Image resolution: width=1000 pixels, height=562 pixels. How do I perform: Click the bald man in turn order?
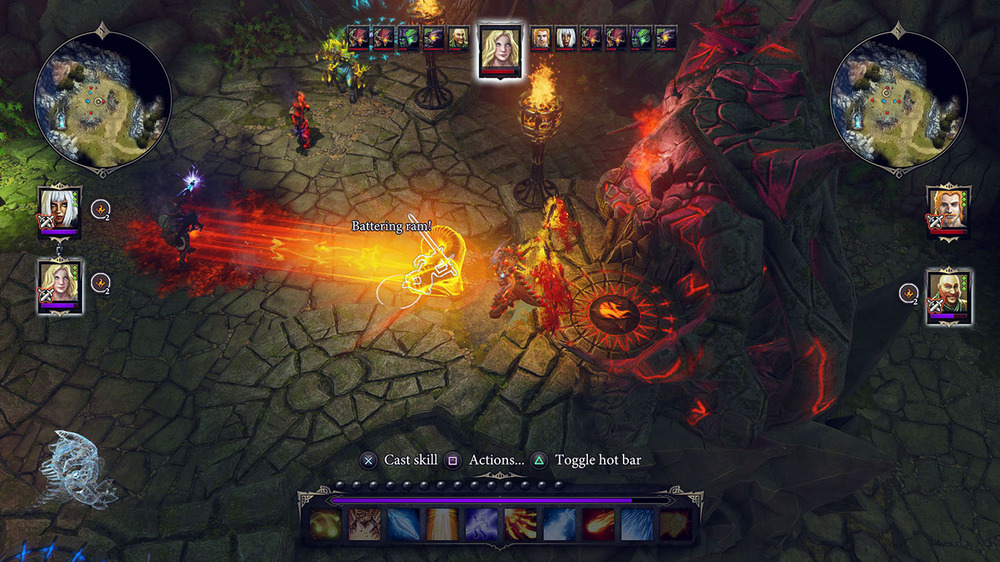point(459,38)
